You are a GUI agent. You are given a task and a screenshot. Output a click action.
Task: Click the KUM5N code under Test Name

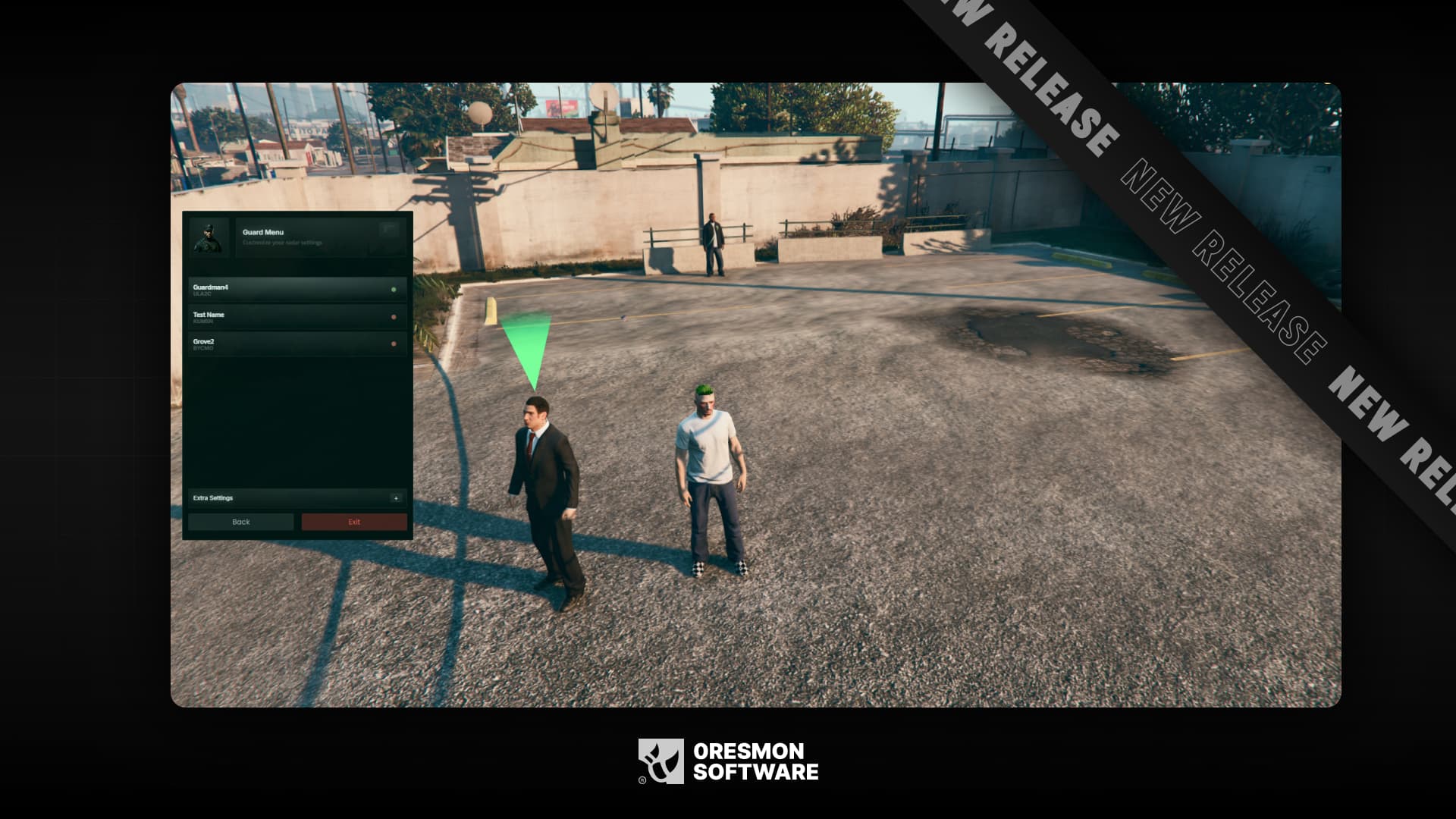203,322
